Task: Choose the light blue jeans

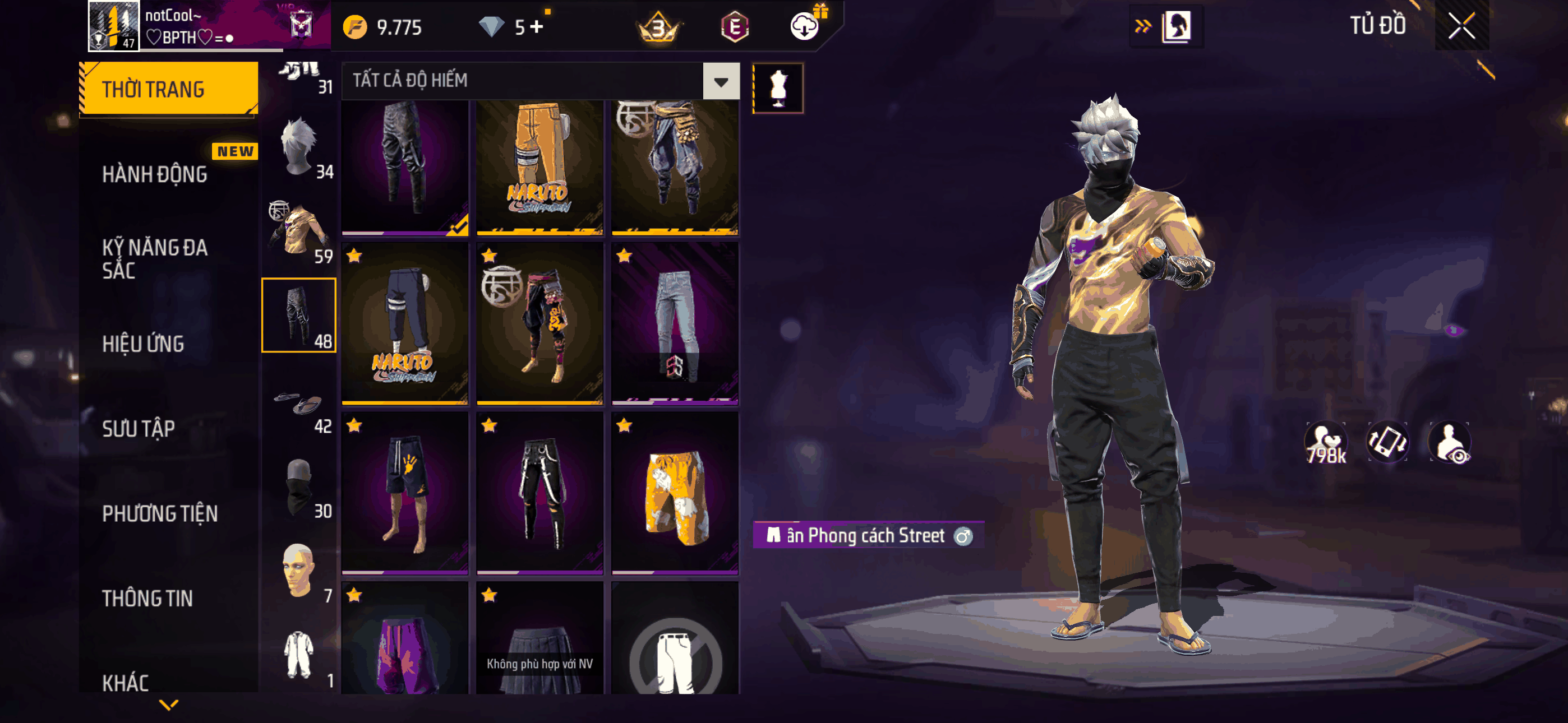Action: tap(675, 323)
